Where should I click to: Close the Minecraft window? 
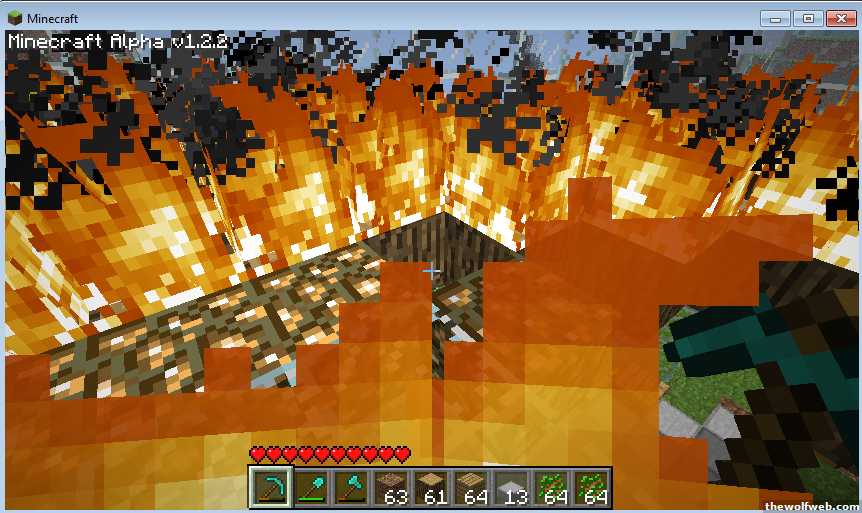pos(840,18)
